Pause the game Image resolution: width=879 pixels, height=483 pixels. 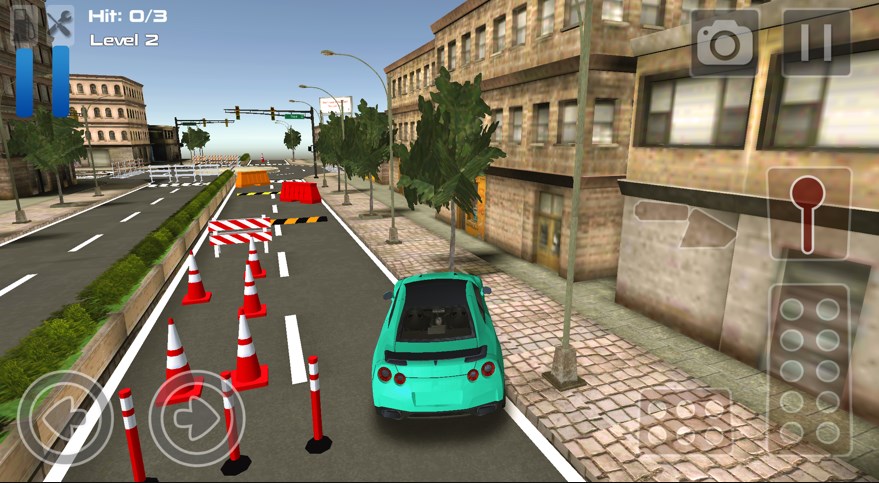(x=816, y=42)
